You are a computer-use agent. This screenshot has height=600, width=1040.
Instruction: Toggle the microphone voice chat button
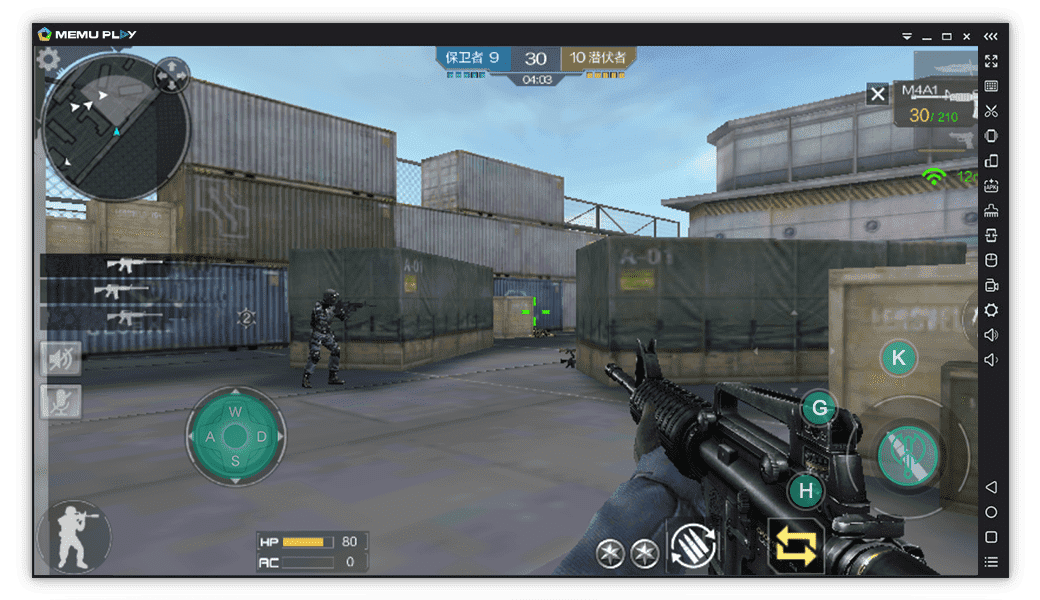[x=61, y=401]
